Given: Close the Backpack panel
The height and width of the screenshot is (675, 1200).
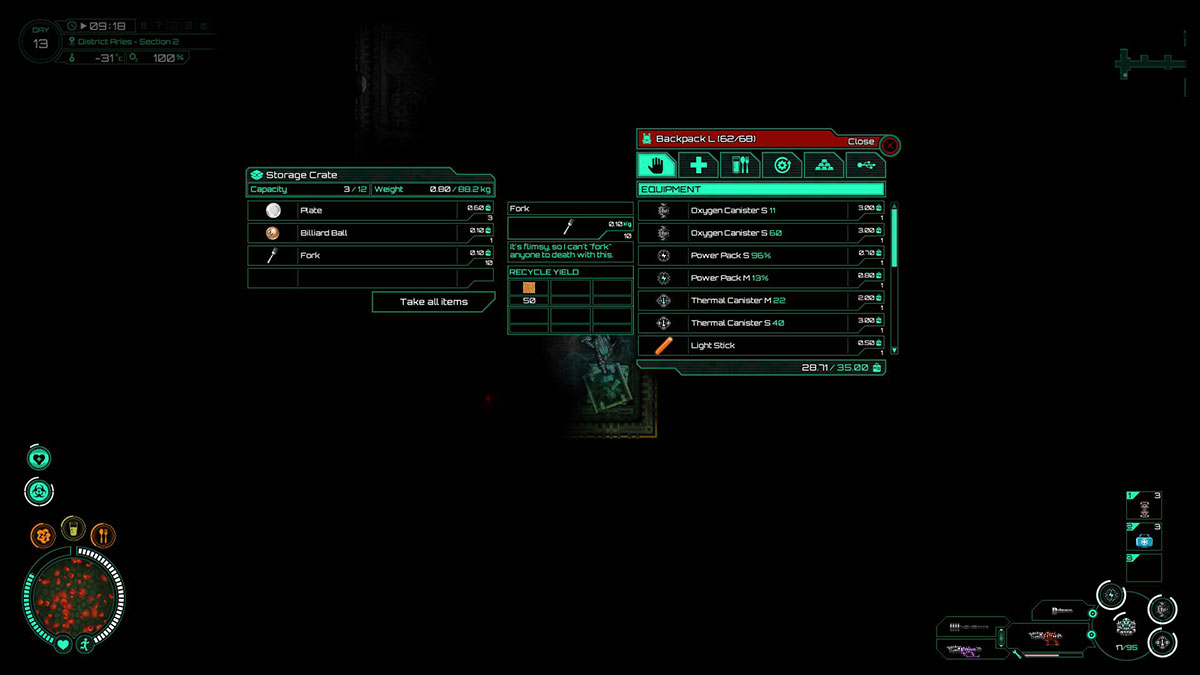Looking at the screenshot, I should click(x=889, y=143).
